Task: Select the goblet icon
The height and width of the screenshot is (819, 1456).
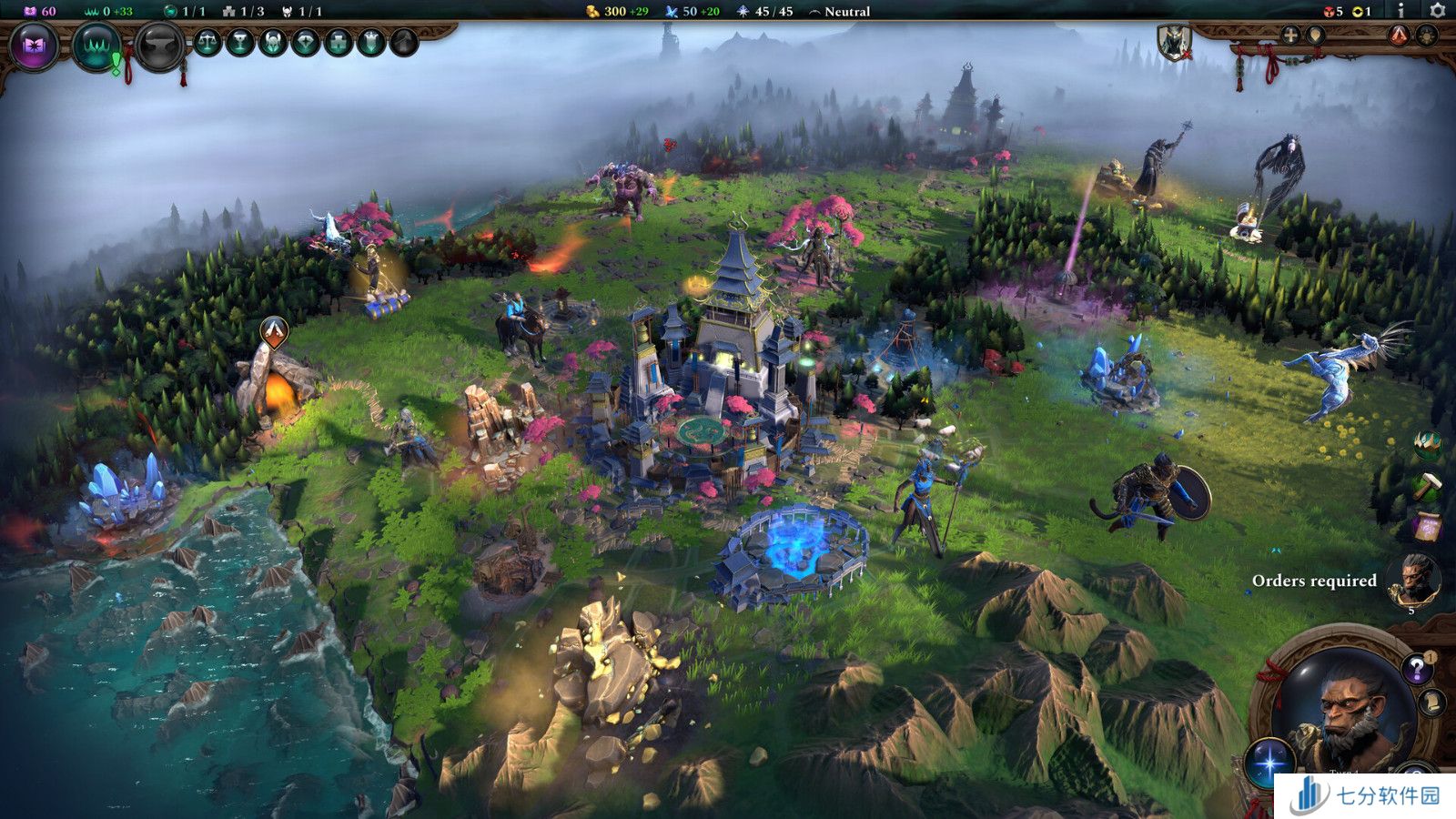Action: 240,42
